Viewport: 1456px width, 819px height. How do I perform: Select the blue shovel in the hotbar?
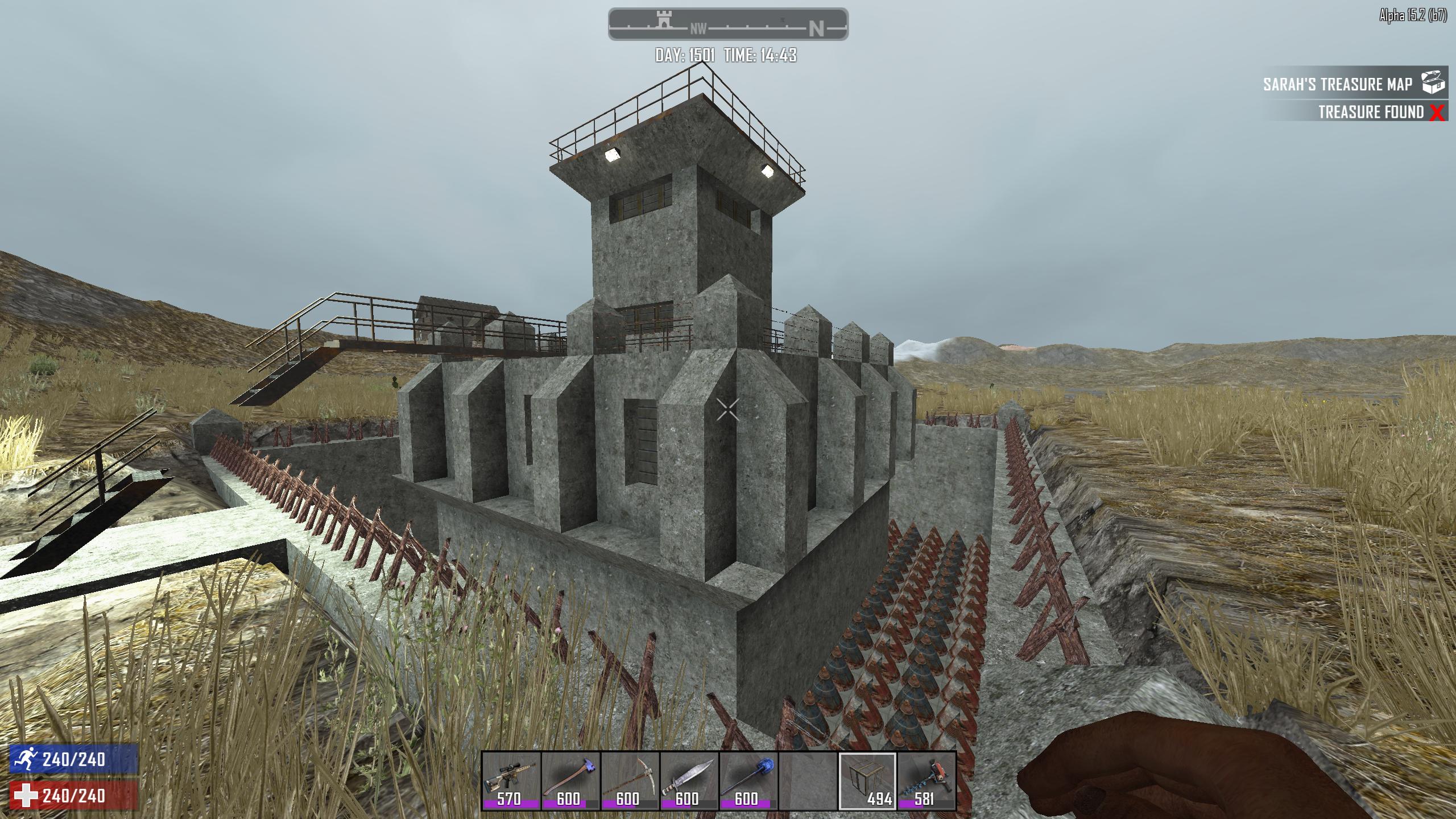coord(747,780)
